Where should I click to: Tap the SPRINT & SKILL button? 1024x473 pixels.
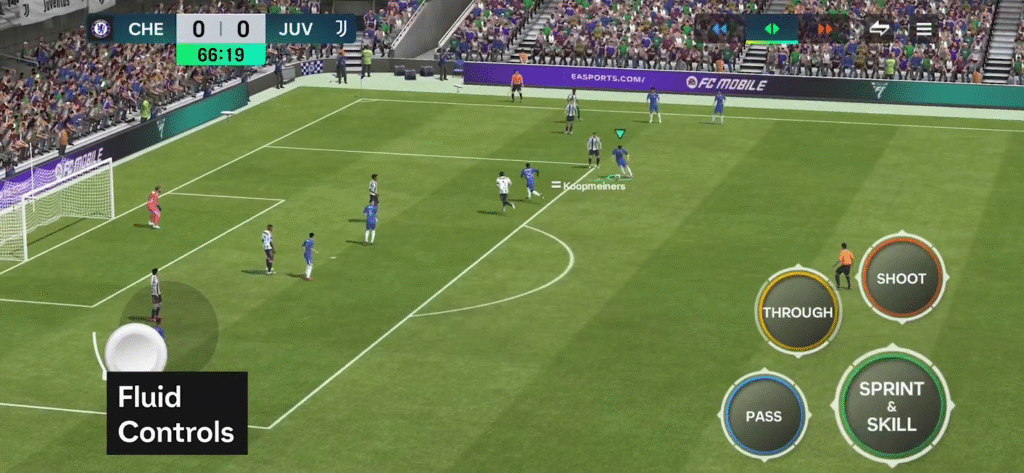click(x=890, y=406)
